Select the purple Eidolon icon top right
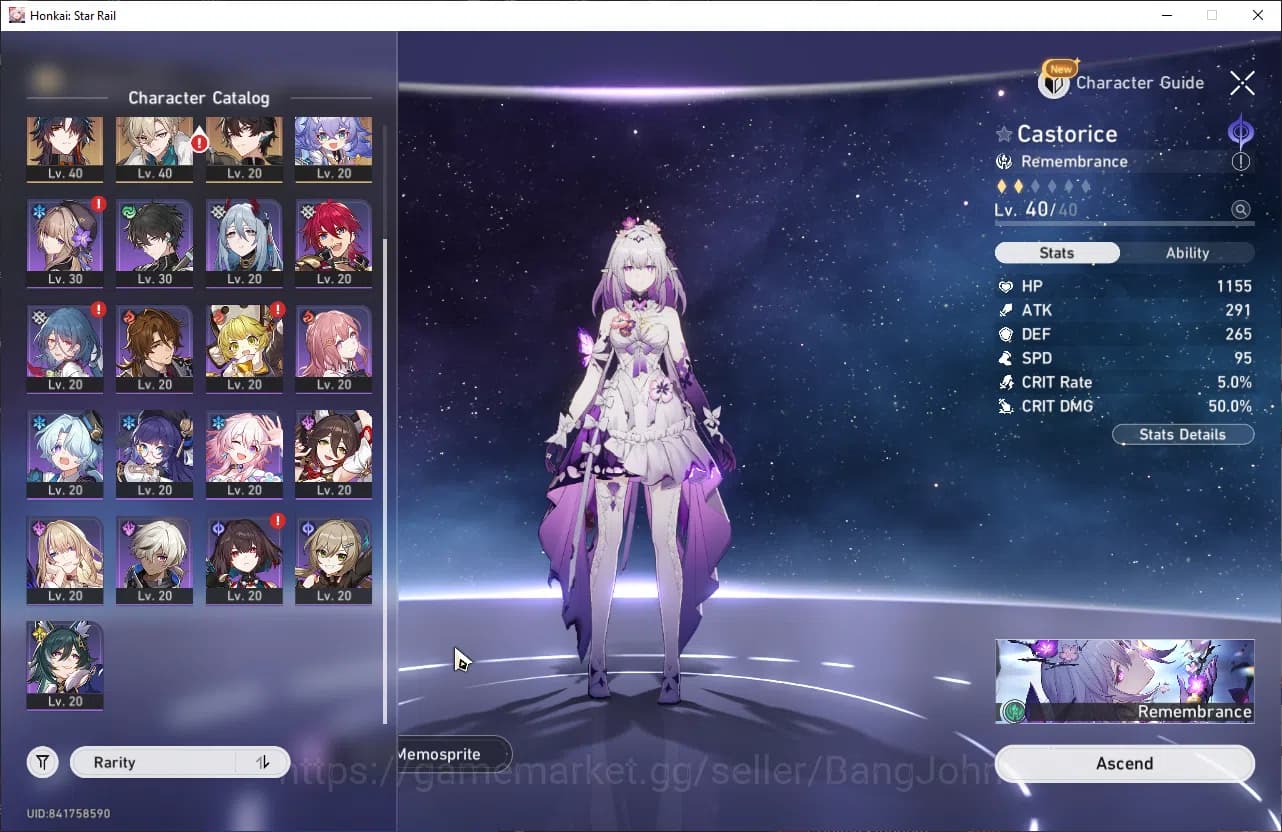 1240,133
